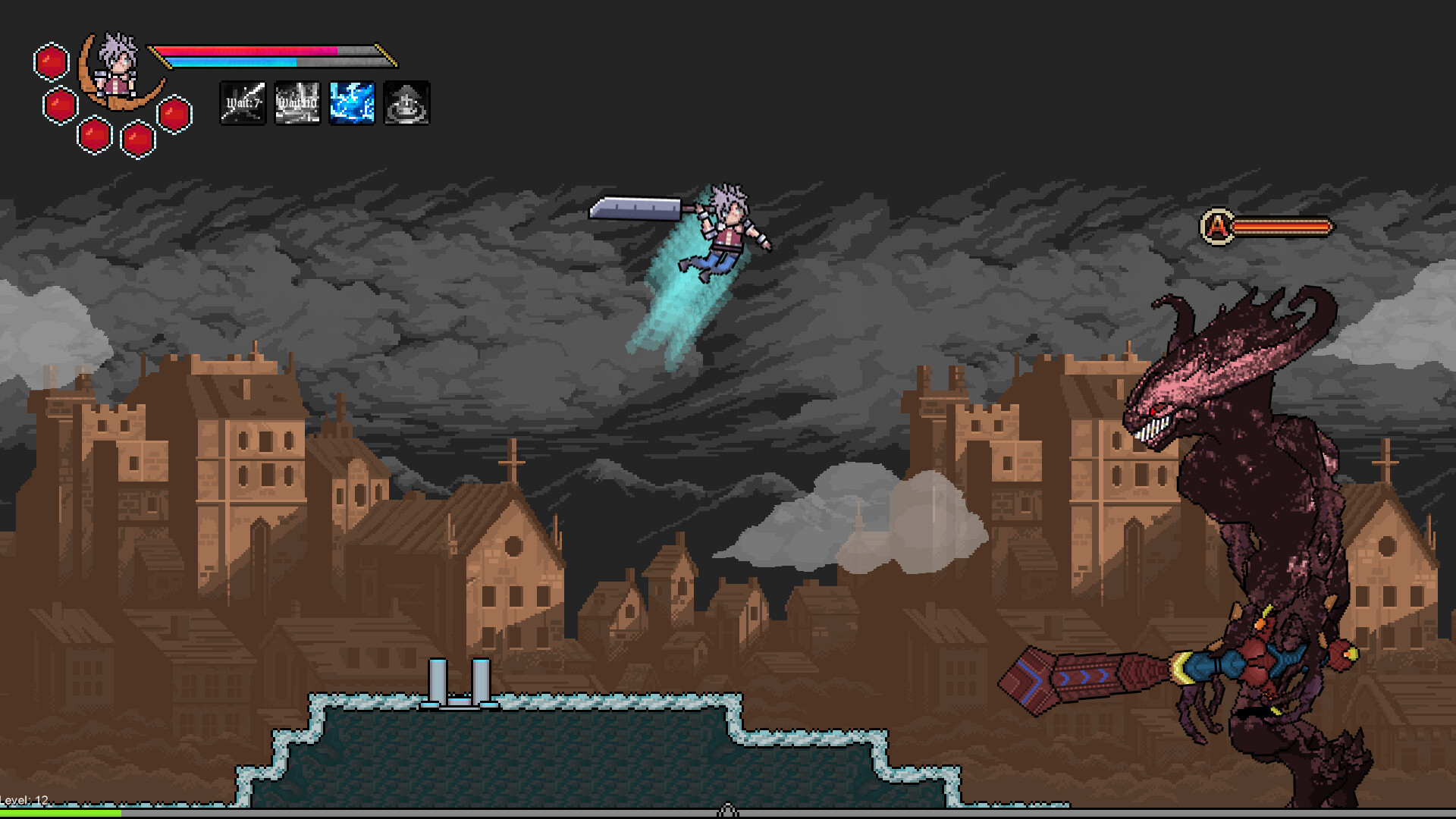Select the Level: 12 label
The image size is (1456, 819).
coord(24,798)
